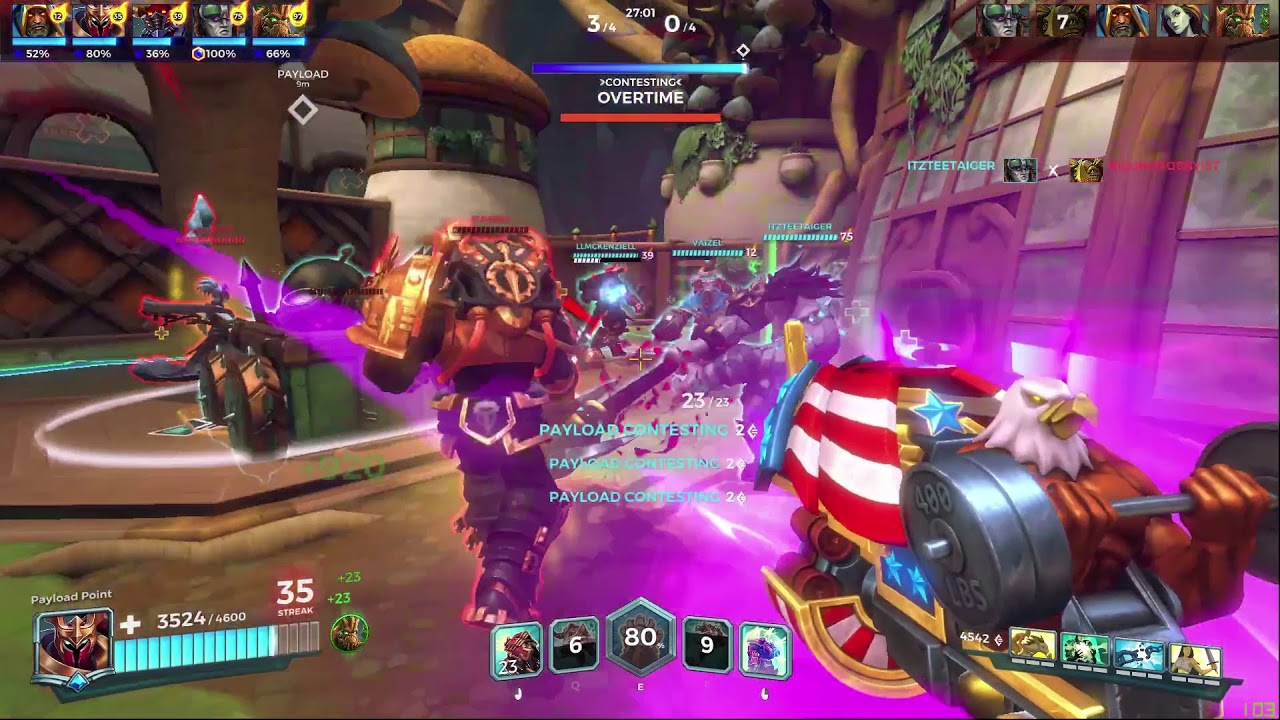Select the ally portrait showing 36% ultimate
The height and width of the screenshot is (720, 1280).
tap(157, 22)
